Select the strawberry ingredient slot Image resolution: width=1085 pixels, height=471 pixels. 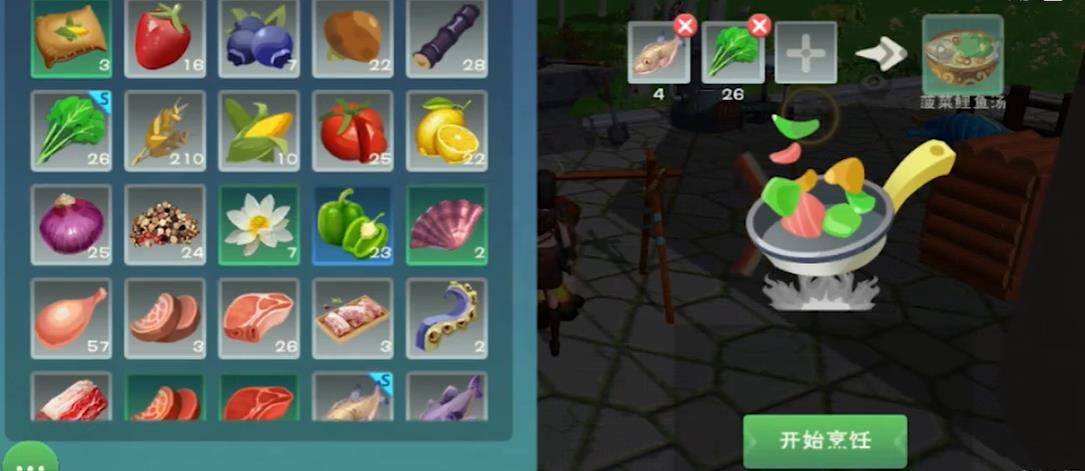pyautogui.click(x=164, y=38)
